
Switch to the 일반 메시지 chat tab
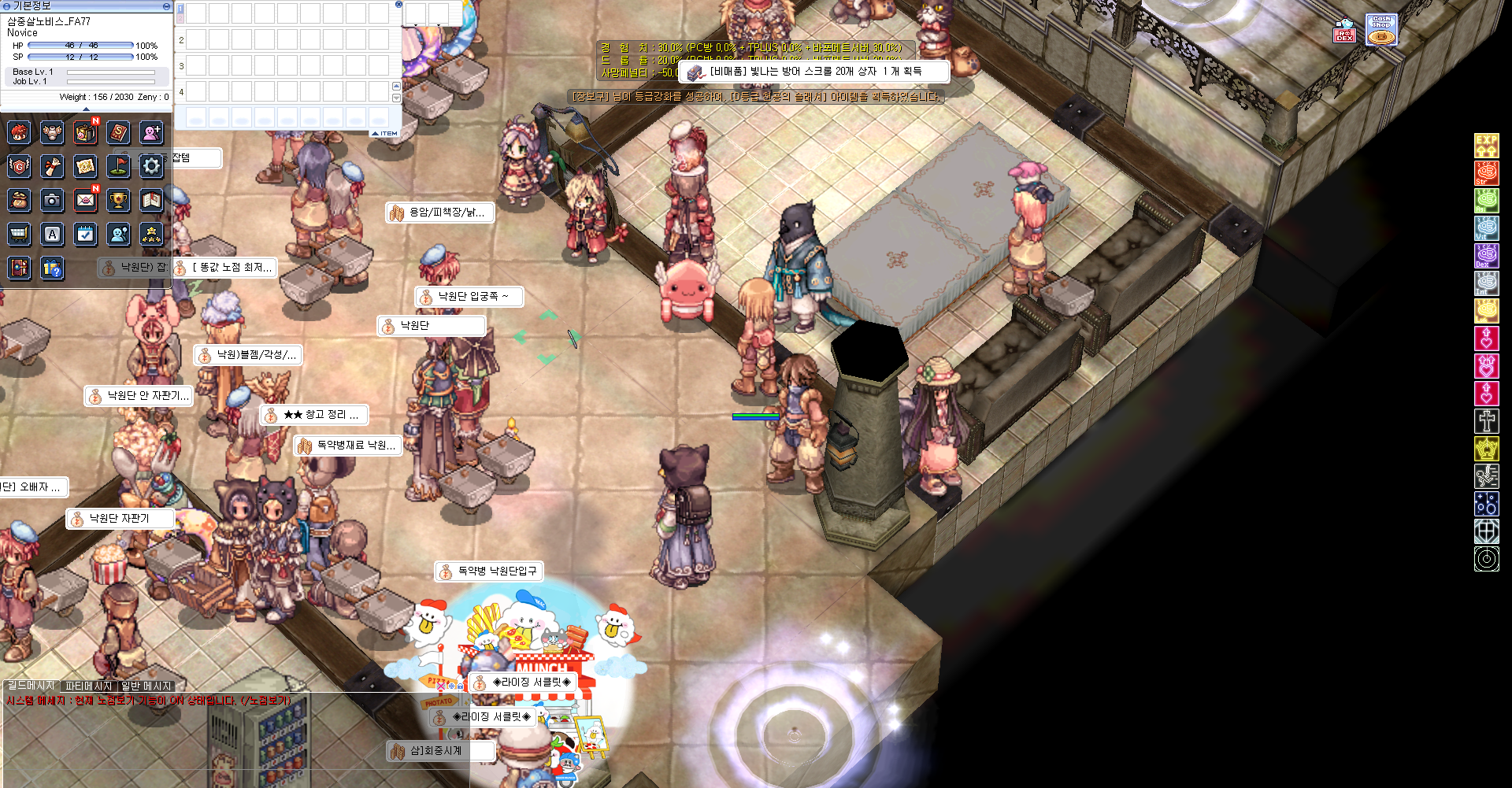[146, 686]
